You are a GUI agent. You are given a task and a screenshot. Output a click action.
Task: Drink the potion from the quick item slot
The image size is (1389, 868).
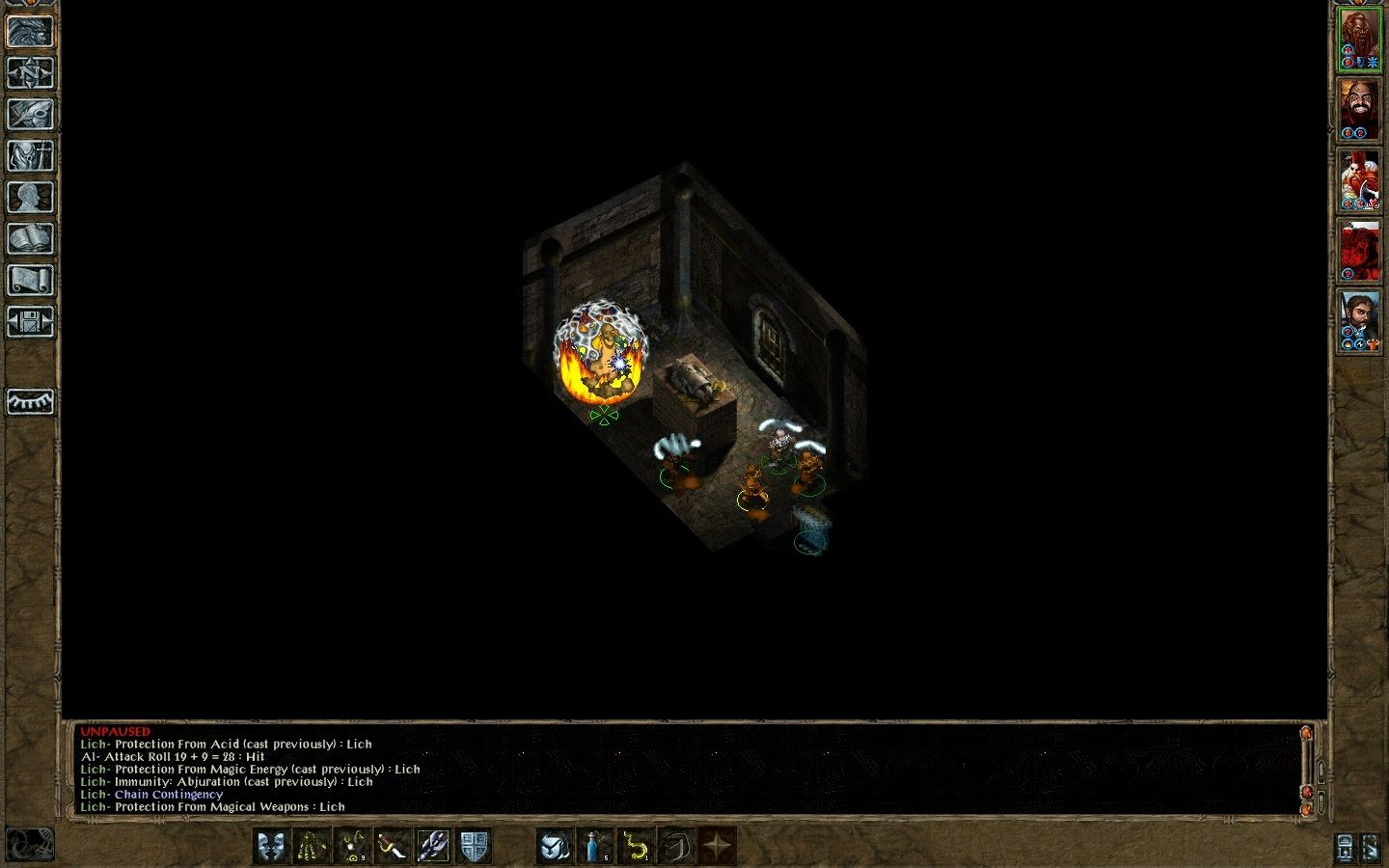(593, 848)
